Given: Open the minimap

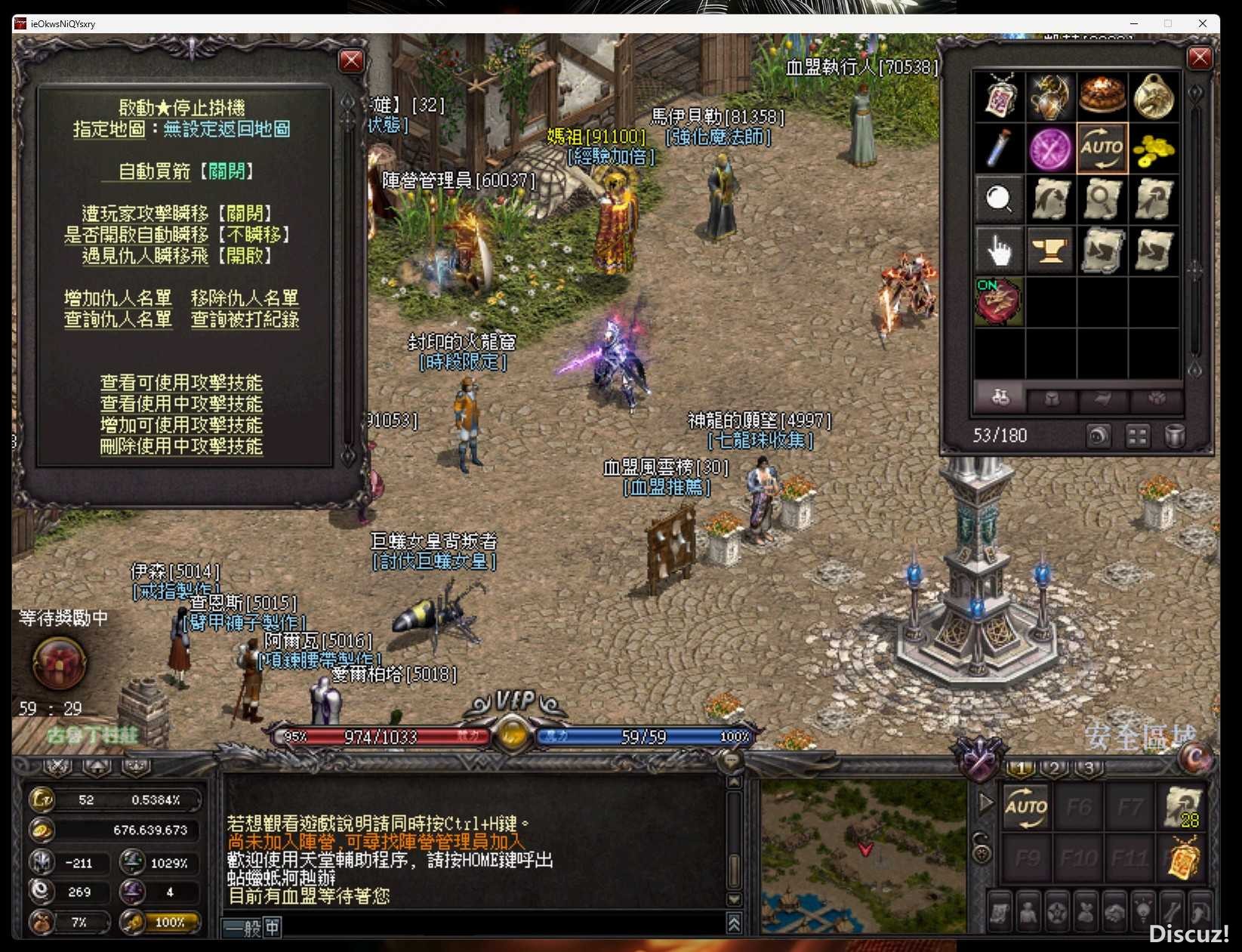Looking at the screenshot, I should coord(863,857).
